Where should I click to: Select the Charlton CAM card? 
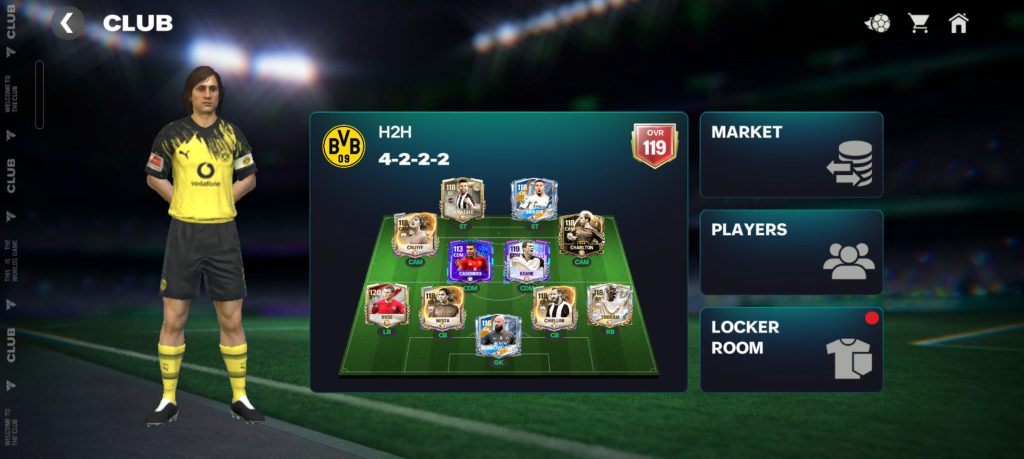(x=581, y=234)
